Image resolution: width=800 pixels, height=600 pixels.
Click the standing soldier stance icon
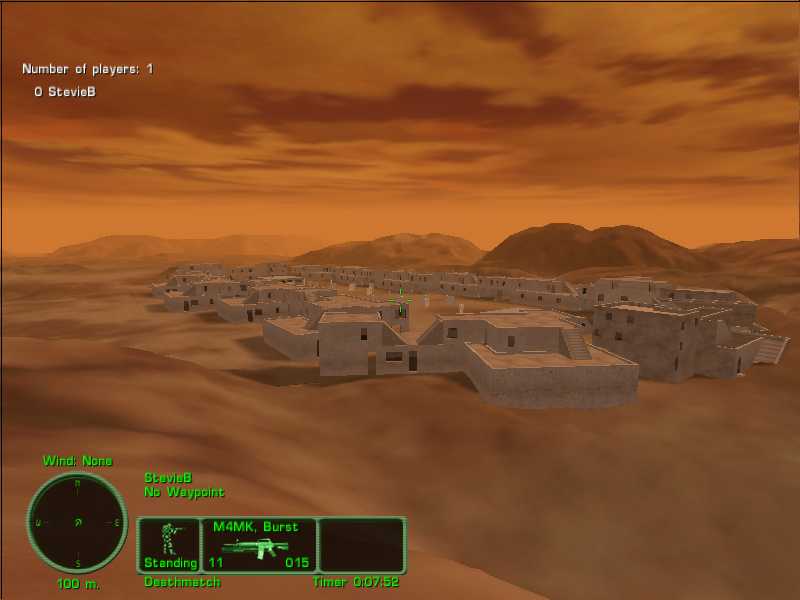click(x=169, y=538)
